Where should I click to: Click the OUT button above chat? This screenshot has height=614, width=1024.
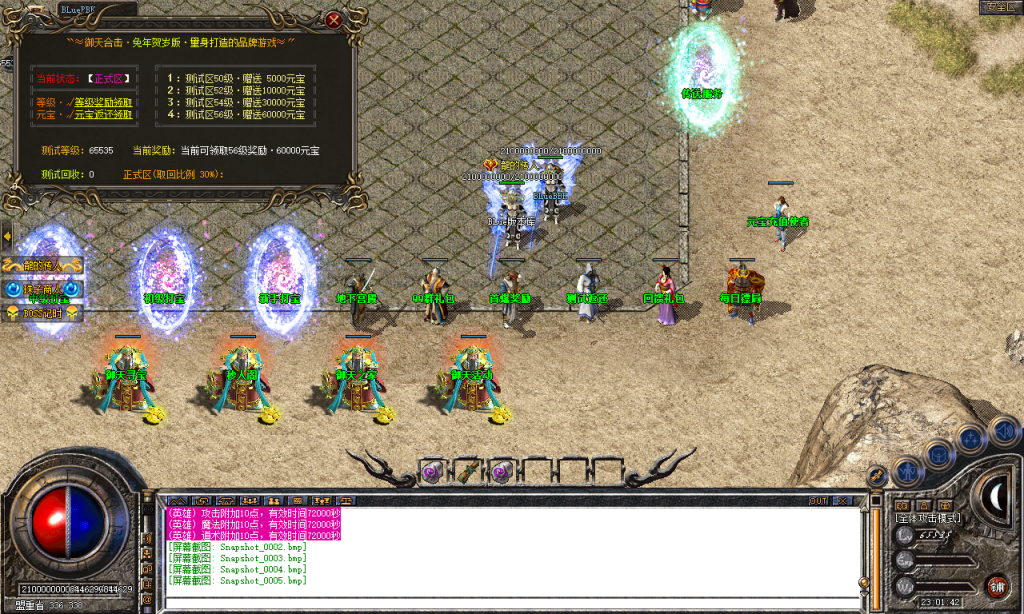818,500
